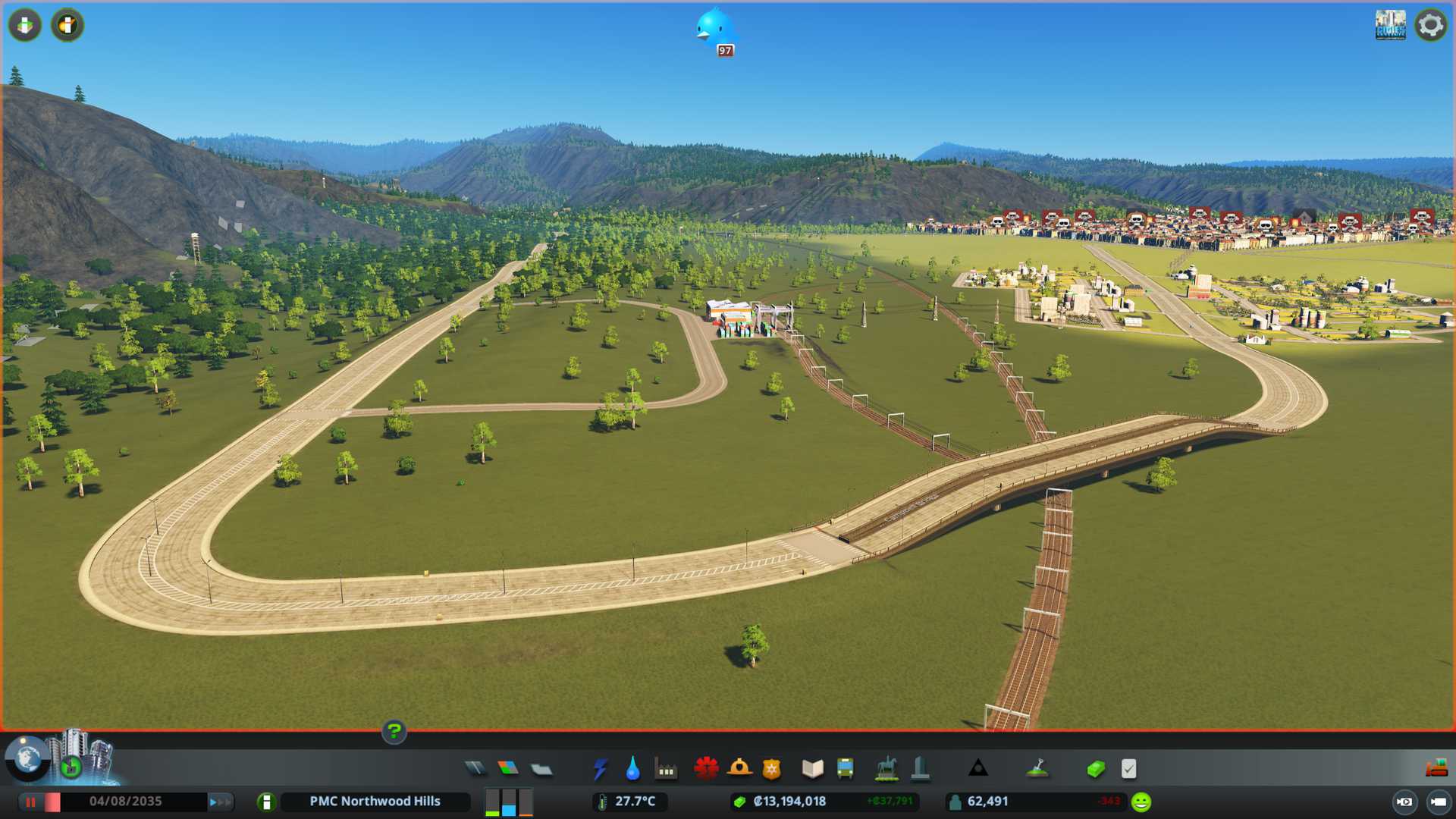Select the Zoning tool
The width and height of the screenshot is (1456, 819).
508,769
